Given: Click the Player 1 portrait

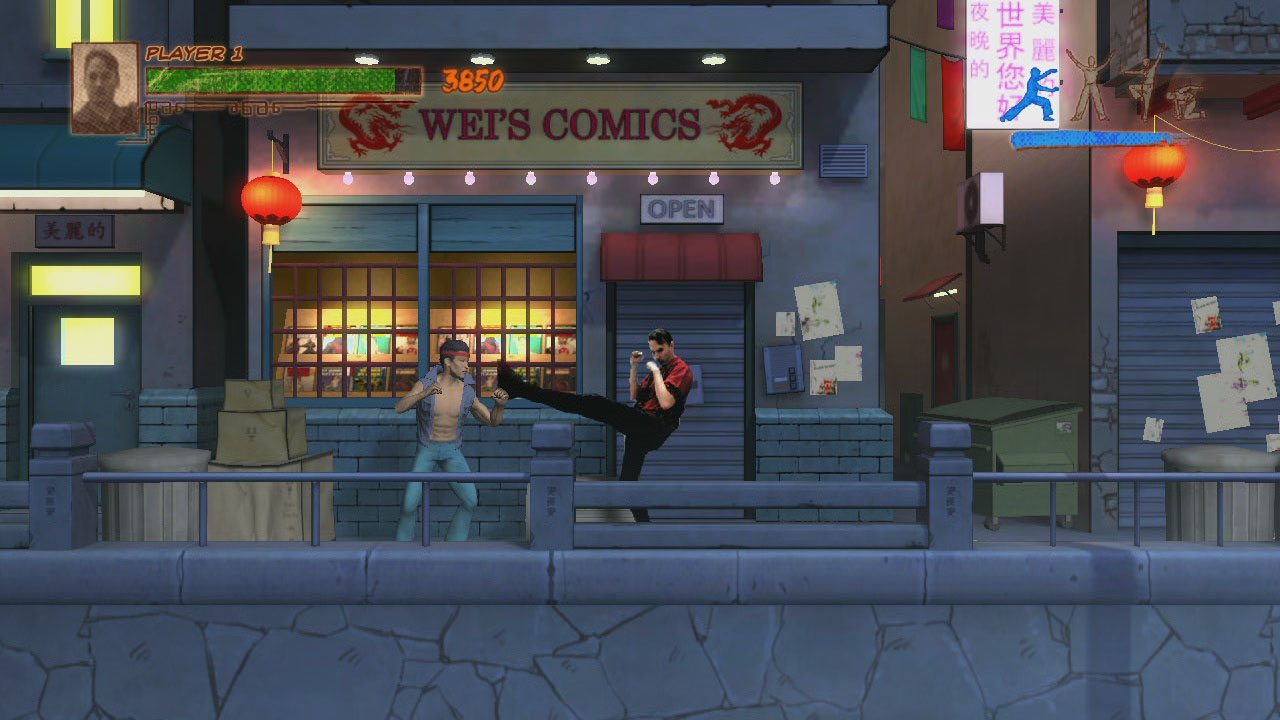Looking at the screenshot, I should coord(105,87).
